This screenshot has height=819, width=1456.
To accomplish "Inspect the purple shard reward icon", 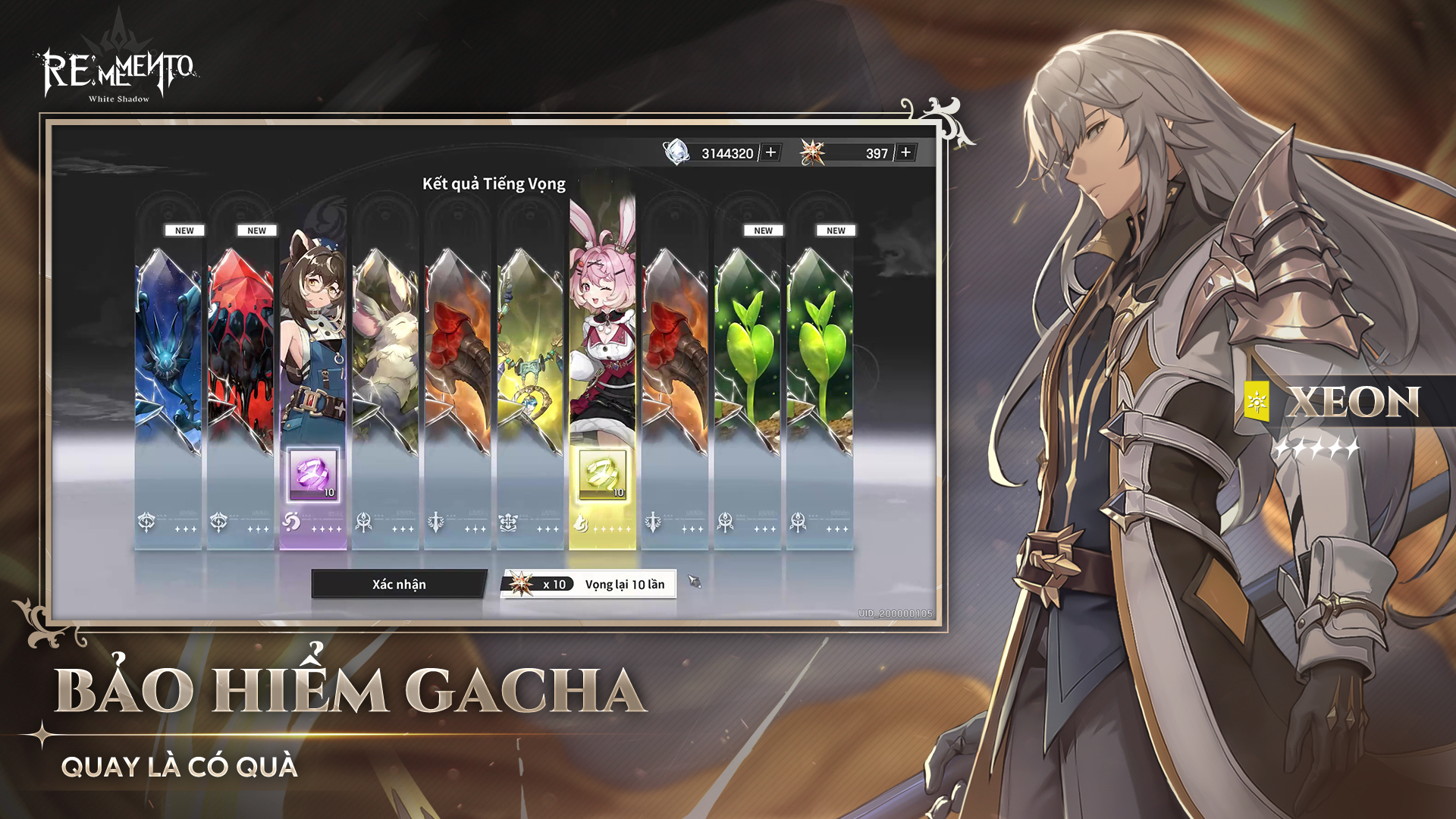I will [313, 475].
